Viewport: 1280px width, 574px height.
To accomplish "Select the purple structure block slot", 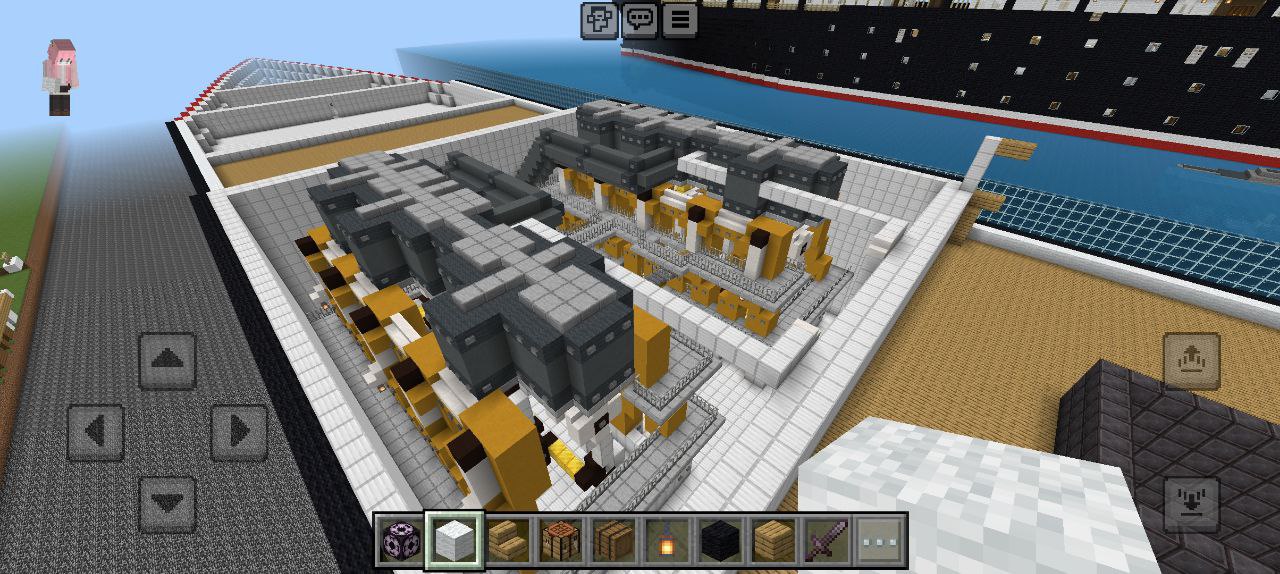I will (x=402, y=541).
